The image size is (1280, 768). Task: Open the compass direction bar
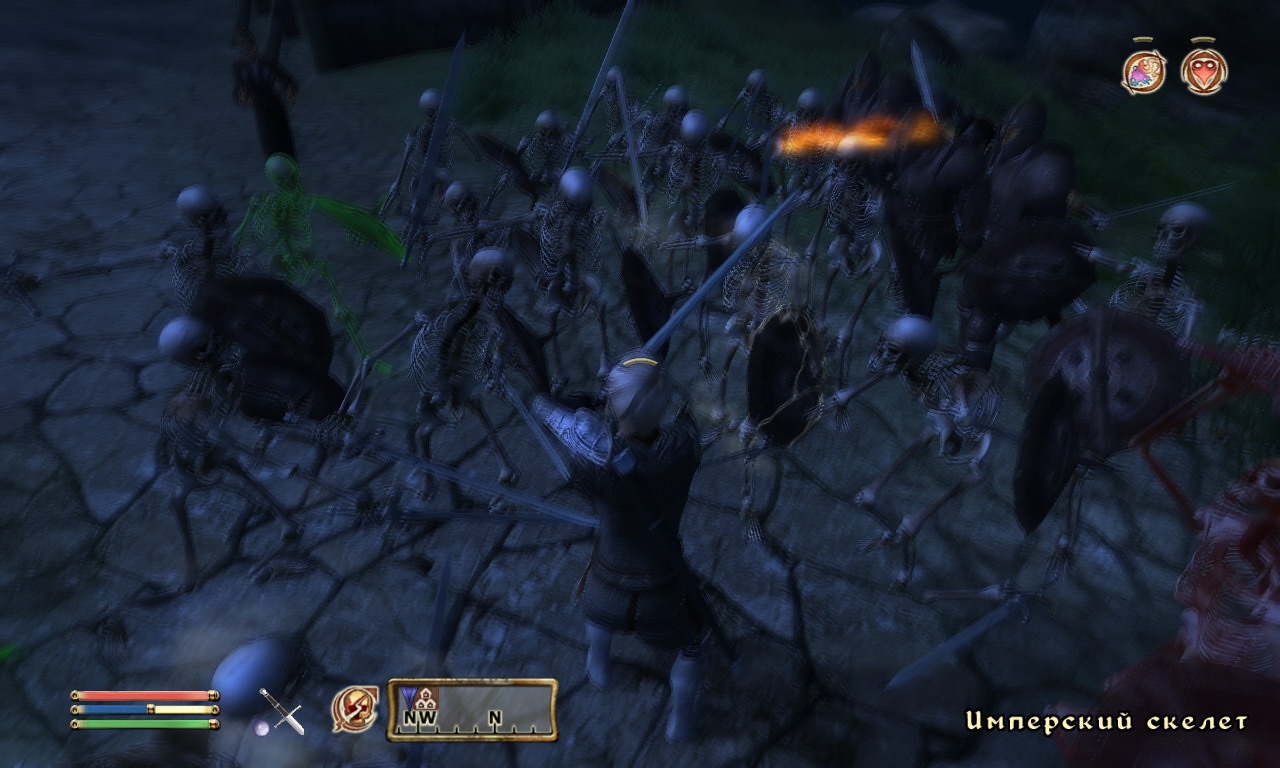point(472,710)
